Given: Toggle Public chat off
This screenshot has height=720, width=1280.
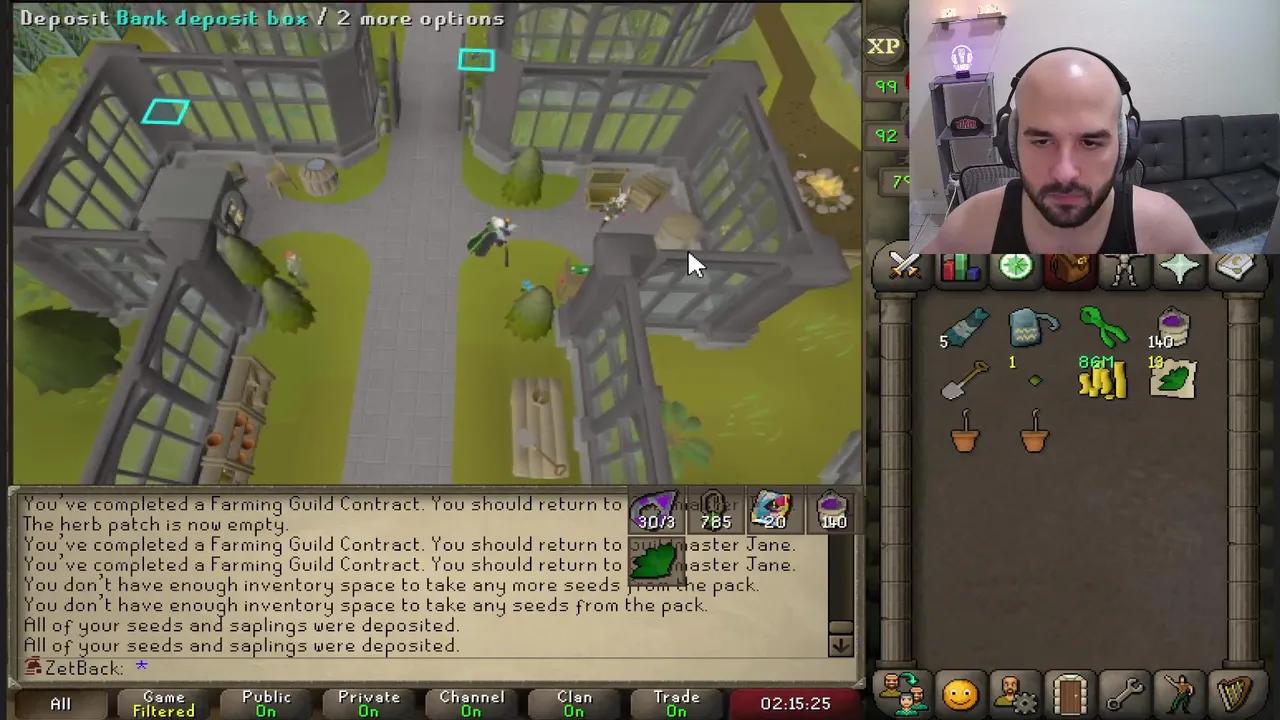Looking at the screenshot, I should (x=266, y=703).
